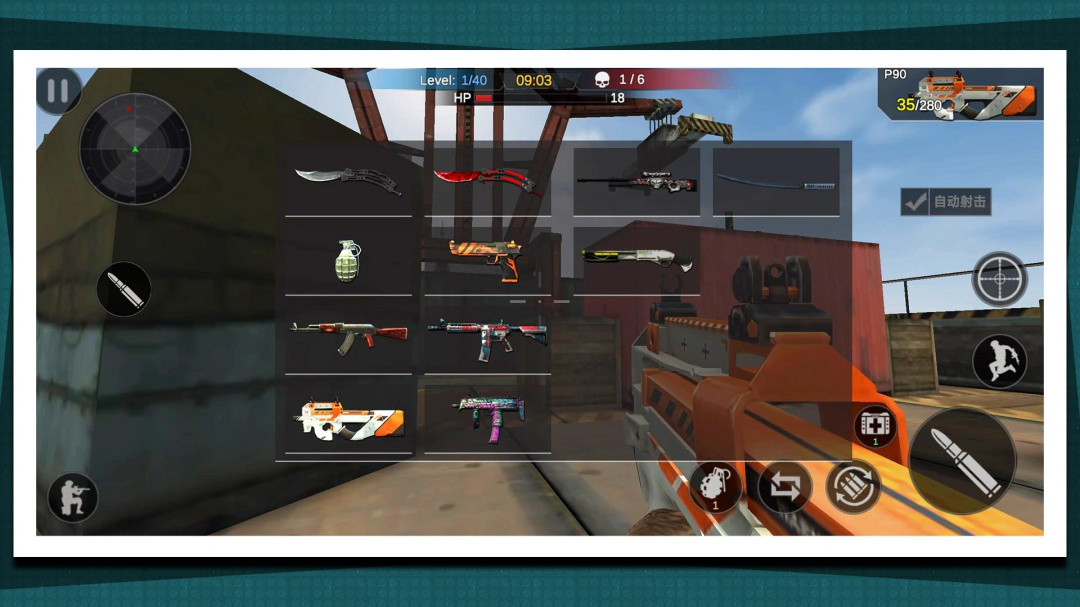Choose the orange and white P90
The height and width of the screenshot is (607, 1080).
348,418
